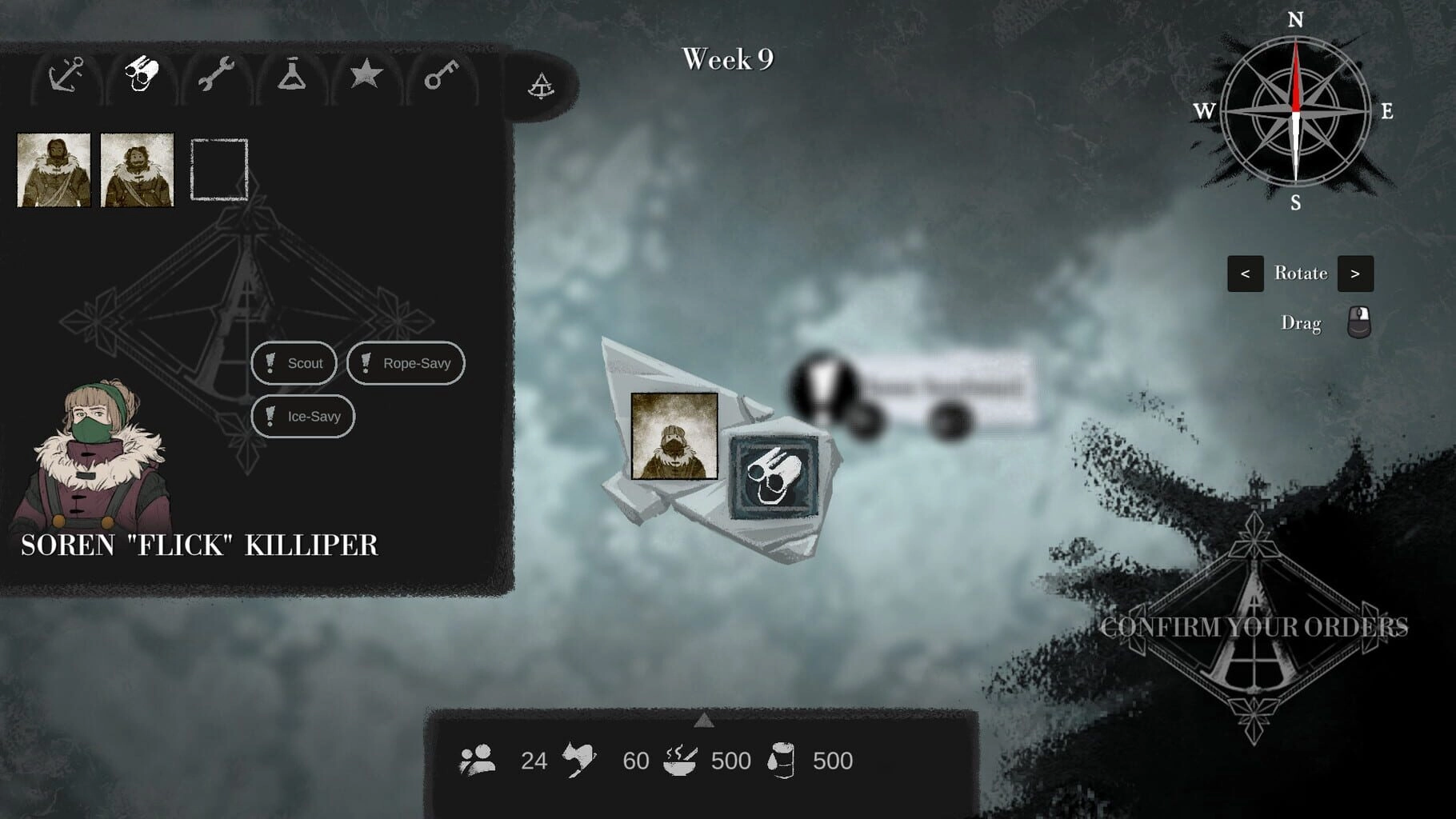Rotate the map right
The image size is (1456, 819).
pos(1355,274)
